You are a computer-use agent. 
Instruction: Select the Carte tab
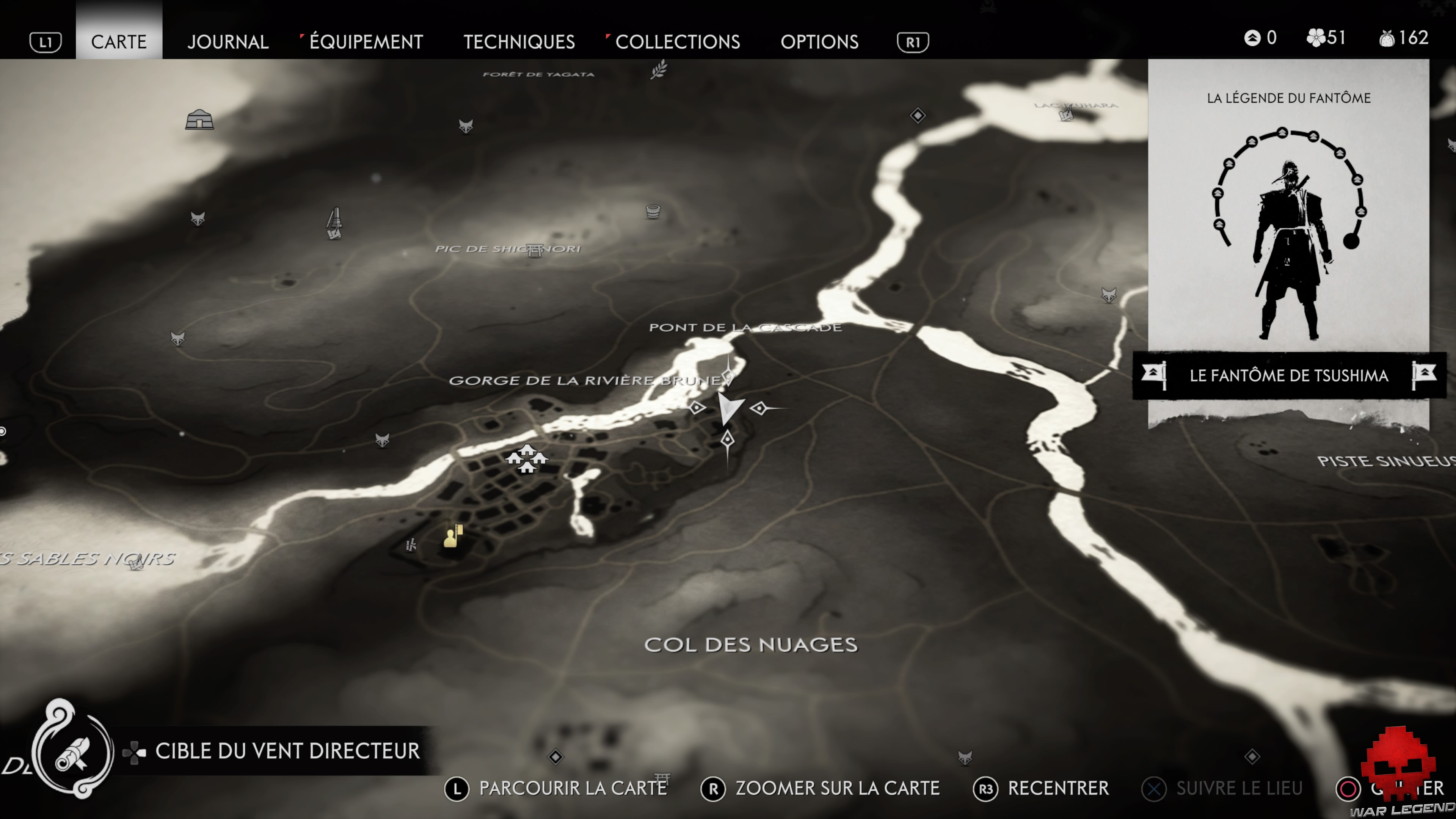[x=119, y=41]
